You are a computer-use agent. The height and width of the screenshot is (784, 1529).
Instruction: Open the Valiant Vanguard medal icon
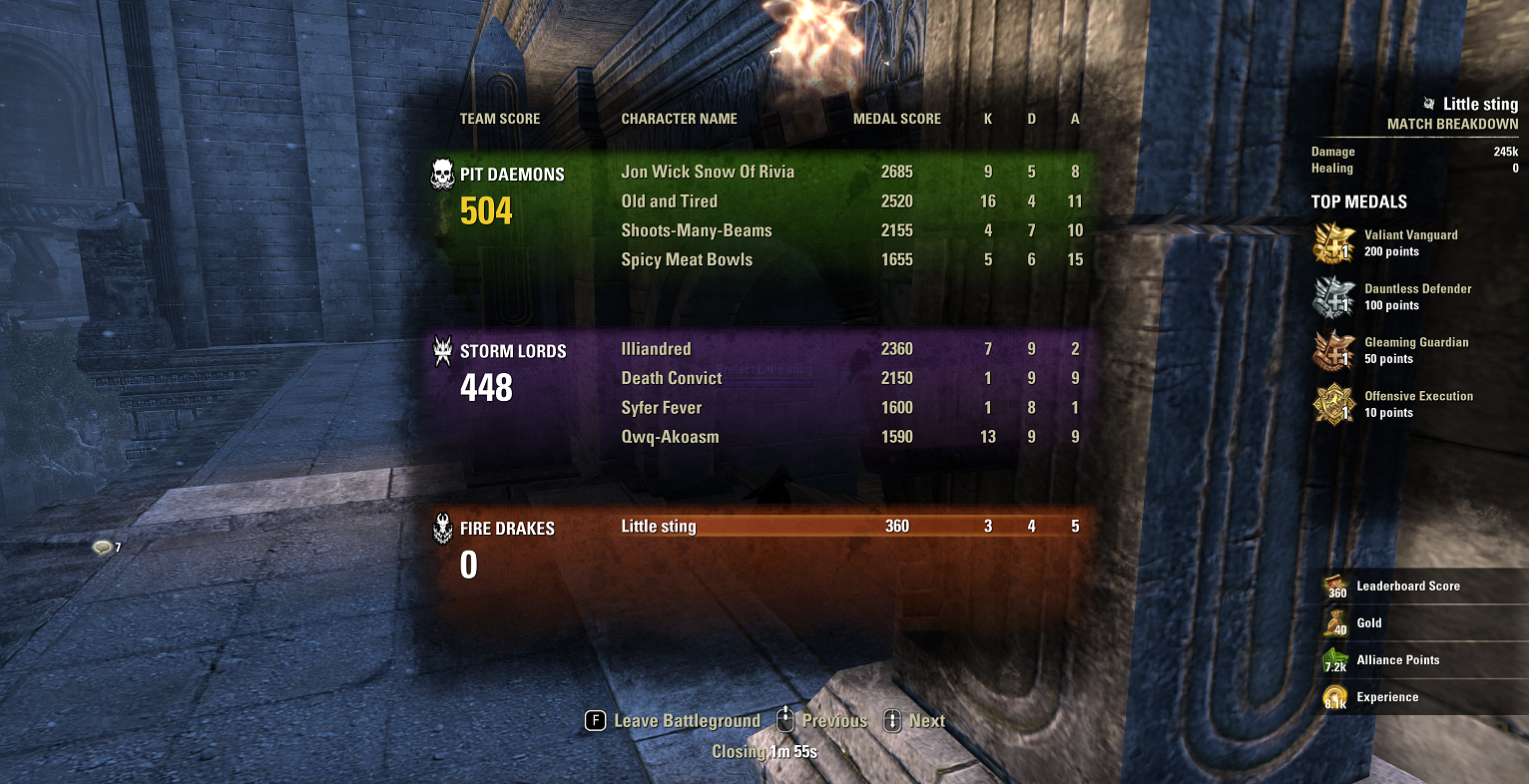[1334, 242]
